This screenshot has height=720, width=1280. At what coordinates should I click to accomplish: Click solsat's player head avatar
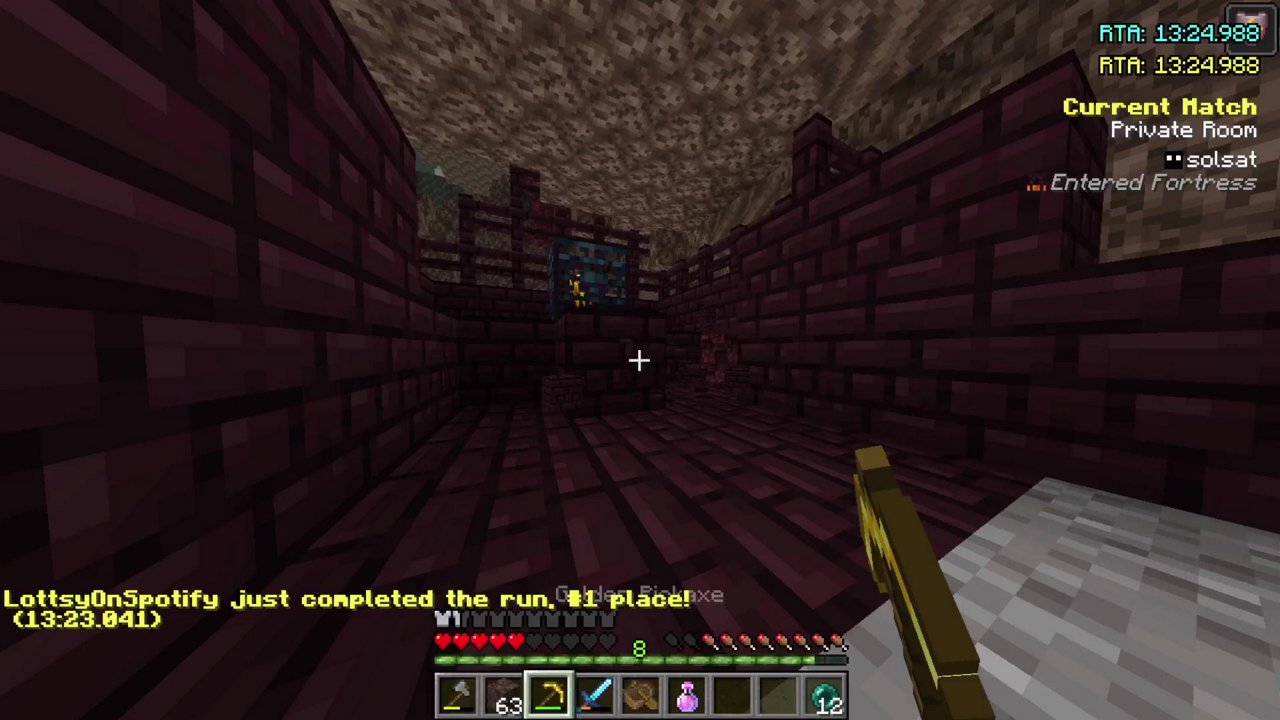pos(1173,158)
